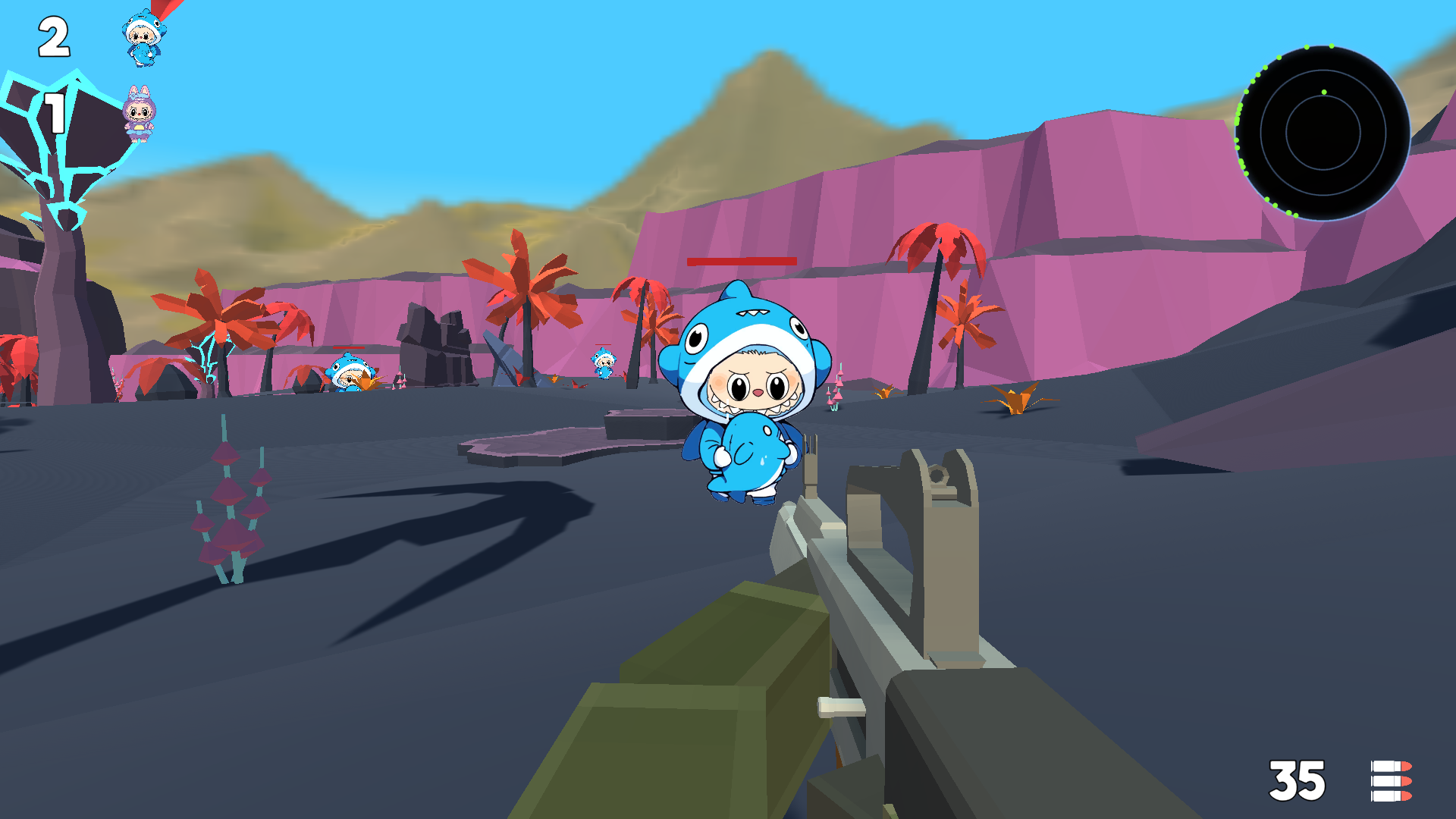Tap the enemy's red health bar
The image size is (1456, 819).
[x=741, y=262]
